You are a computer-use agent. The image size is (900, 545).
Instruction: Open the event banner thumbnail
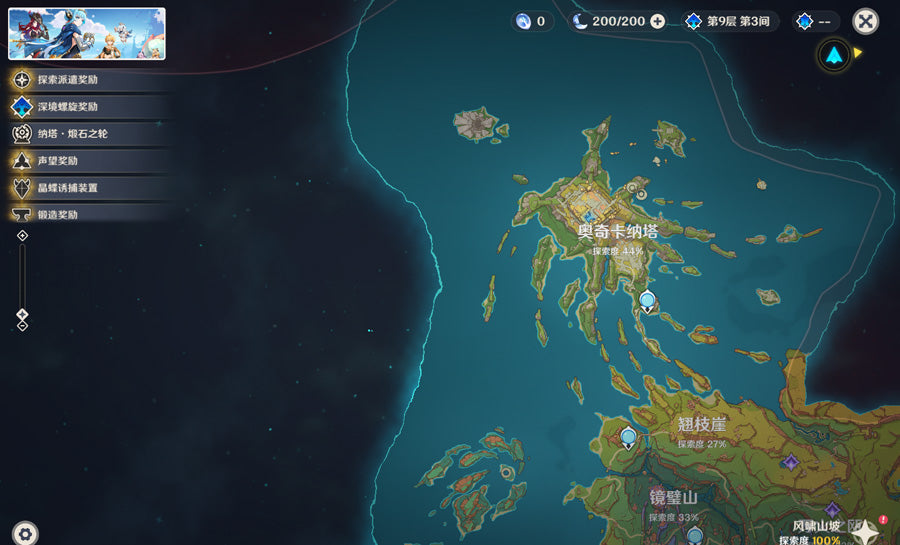pyautogui.click(x=87, y=34)
